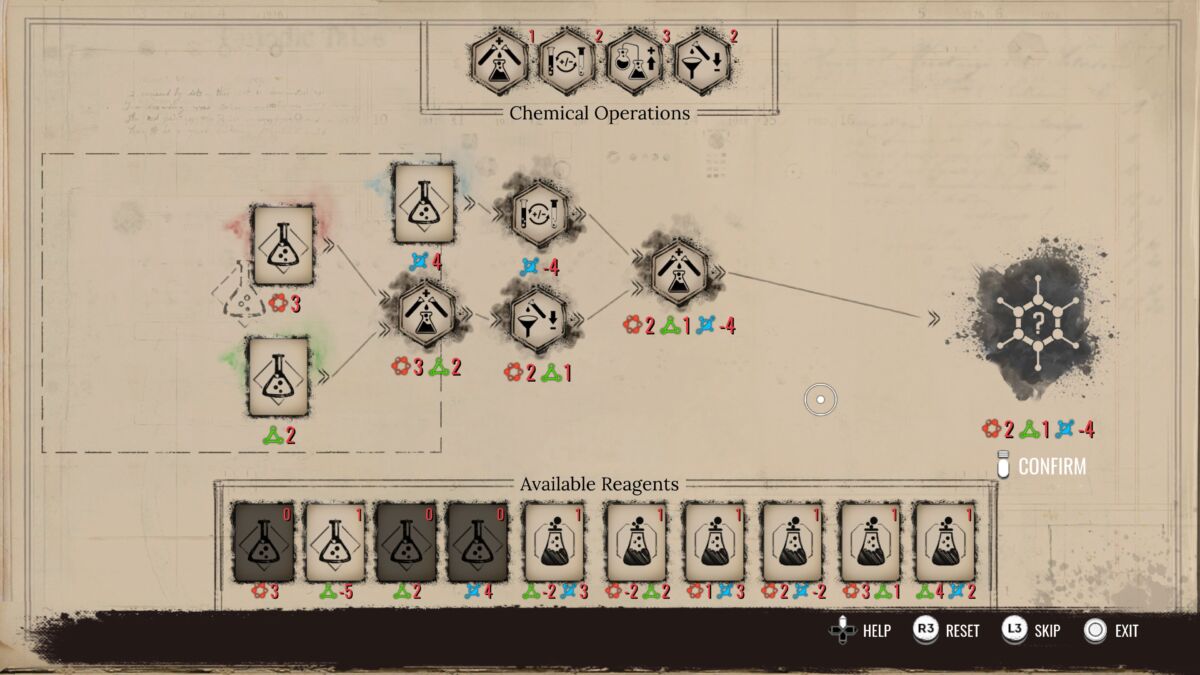Click the final combine node before the result

[x=680, y=270]
